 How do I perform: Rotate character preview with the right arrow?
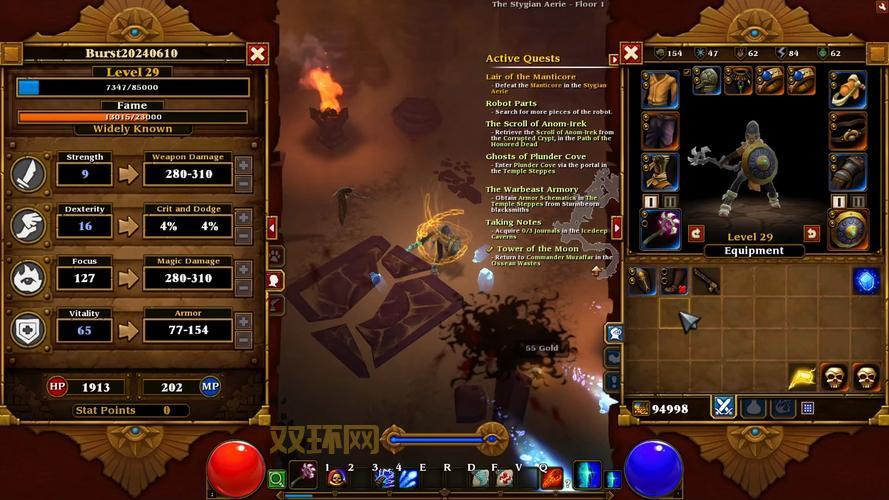click(812, 233)
